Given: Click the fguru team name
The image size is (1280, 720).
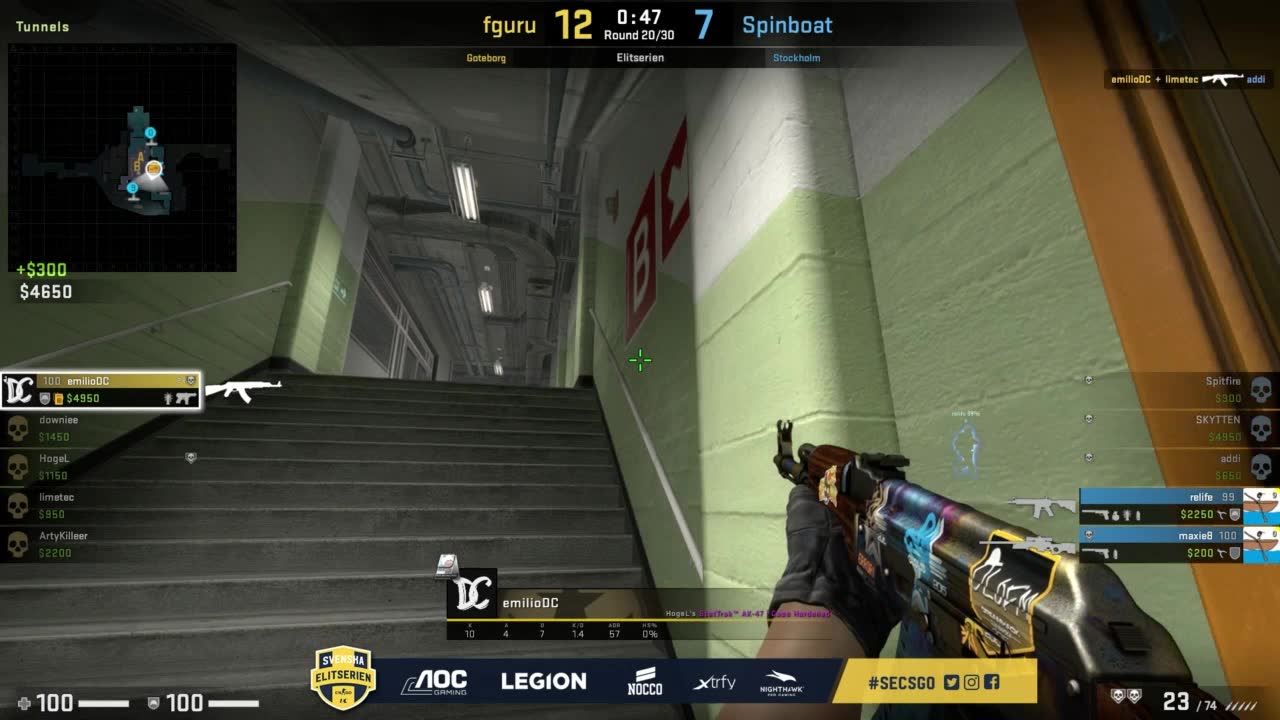Looking at the screenshot, I should point(510,25).
